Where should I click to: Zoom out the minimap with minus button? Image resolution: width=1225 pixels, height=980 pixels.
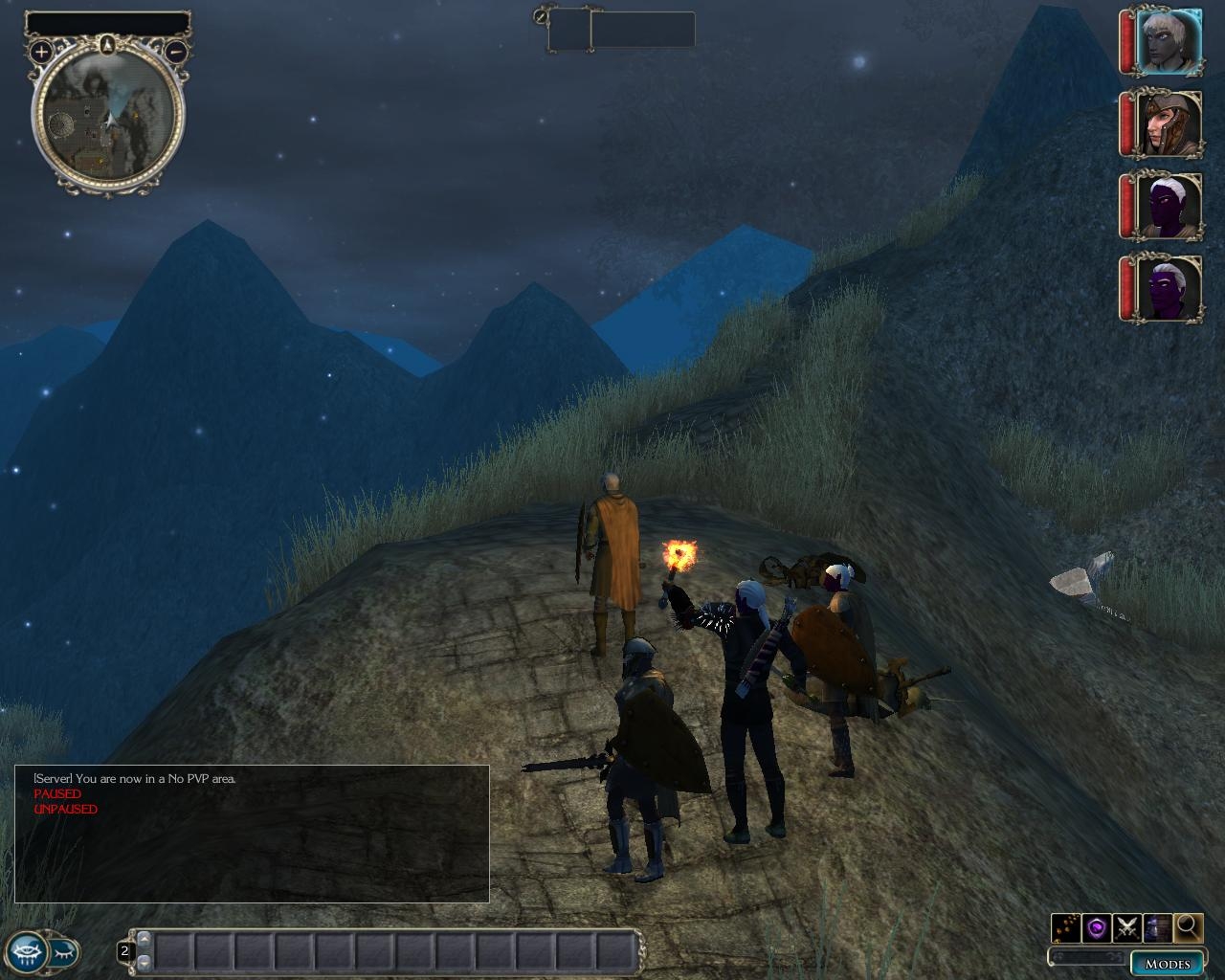click(x=176, y=52)
